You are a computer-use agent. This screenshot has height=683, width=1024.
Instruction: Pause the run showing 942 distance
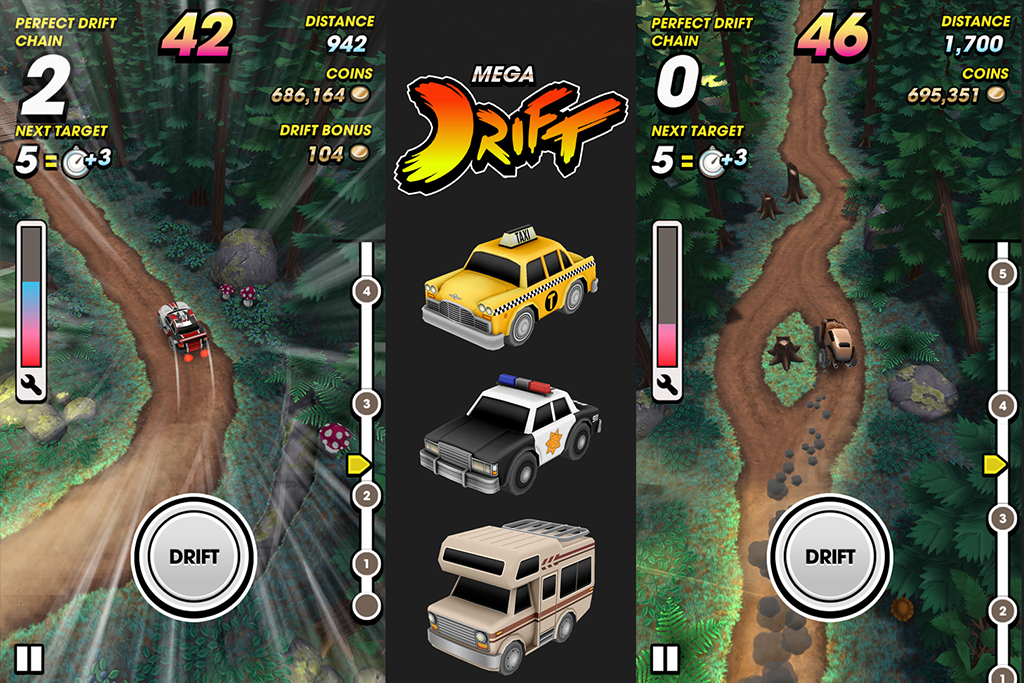click(x=29, y=659)
